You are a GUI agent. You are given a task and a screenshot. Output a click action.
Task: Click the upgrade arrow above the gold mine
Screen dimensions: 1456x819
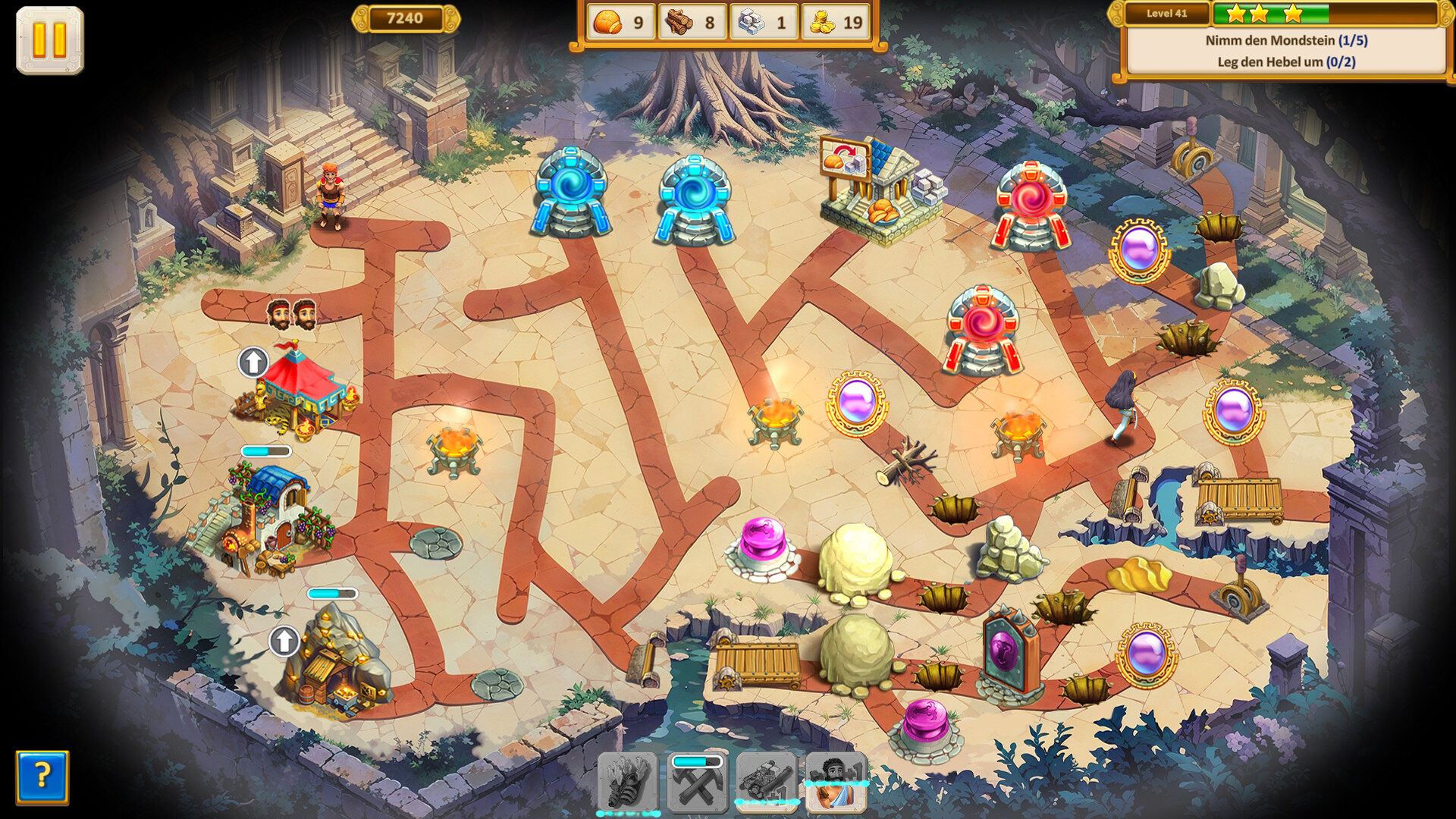pyautogui.click(x=284, y=641)
